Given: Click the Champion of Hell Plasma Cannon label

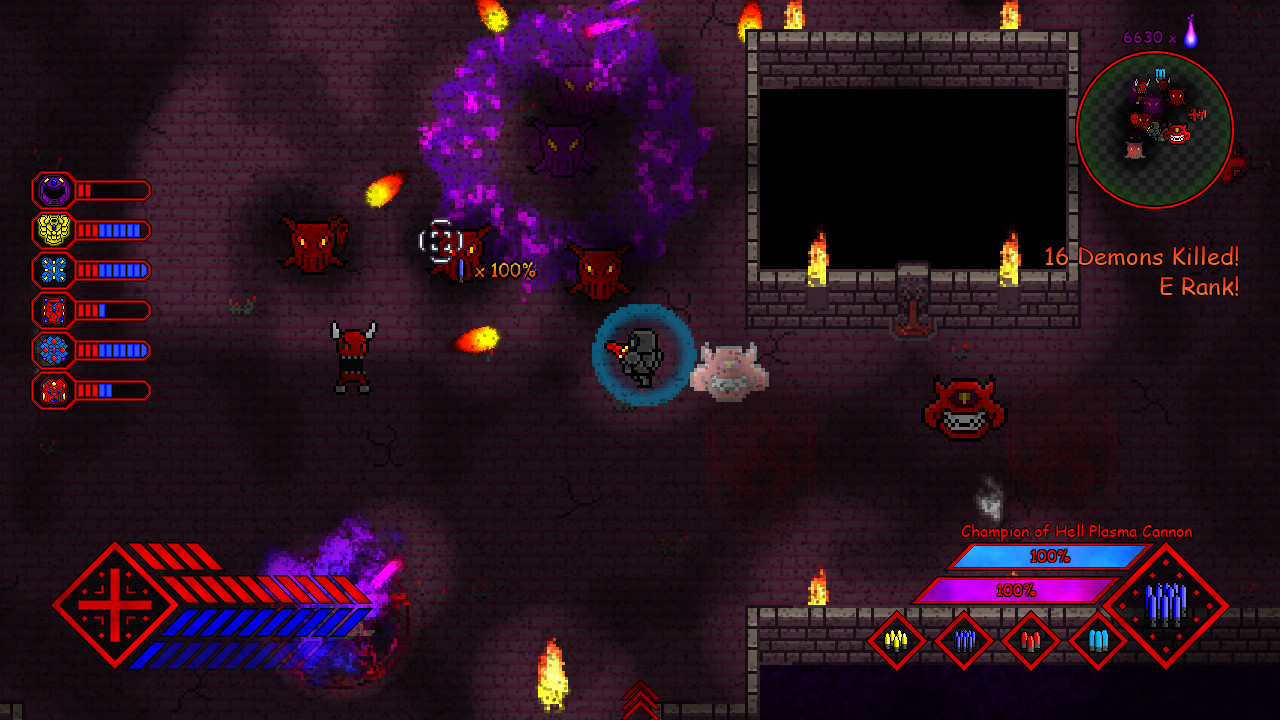Looking at the screenshot, I should (x=1075, y=532).
